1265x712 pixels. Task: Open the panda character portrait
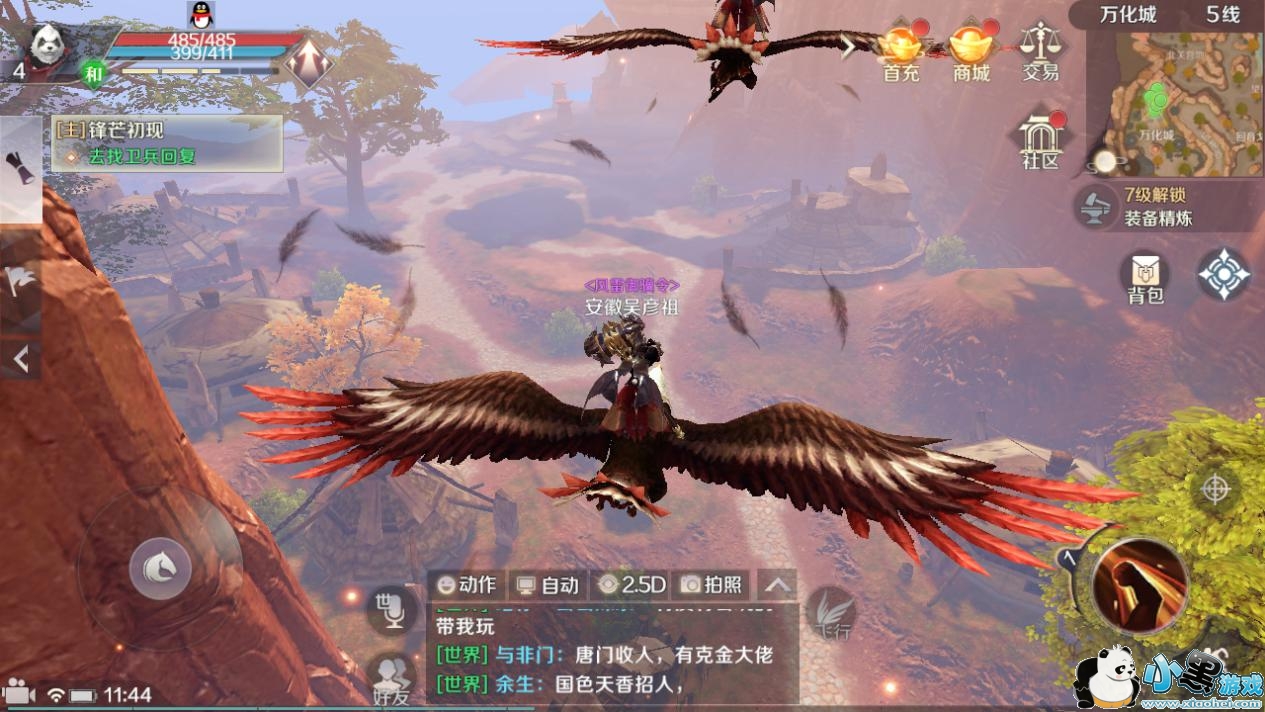point(46,46)
